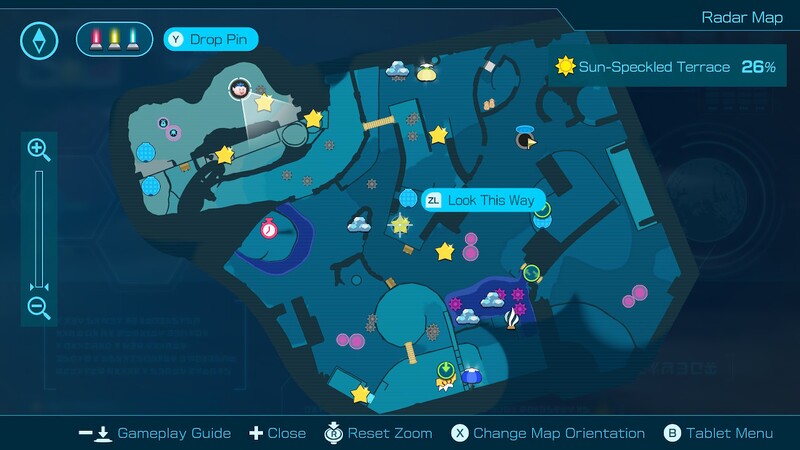Click the vertical zoom slider track
Image resolution: width=800 pixels, height=450 pixels.
pos(39,228)
